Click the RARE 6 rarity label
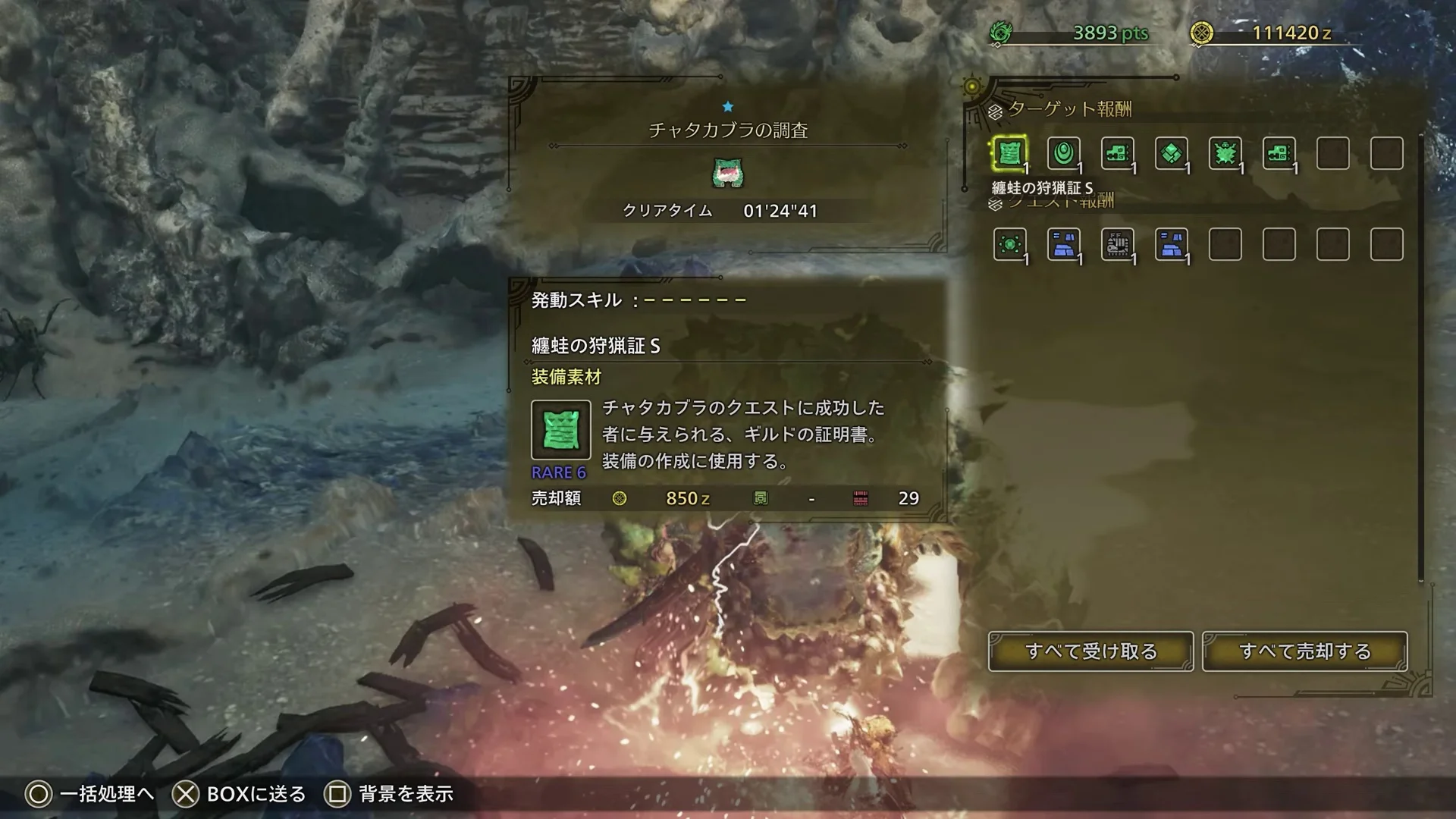Viewport: 1456px width, 819px height. point(560,472)
